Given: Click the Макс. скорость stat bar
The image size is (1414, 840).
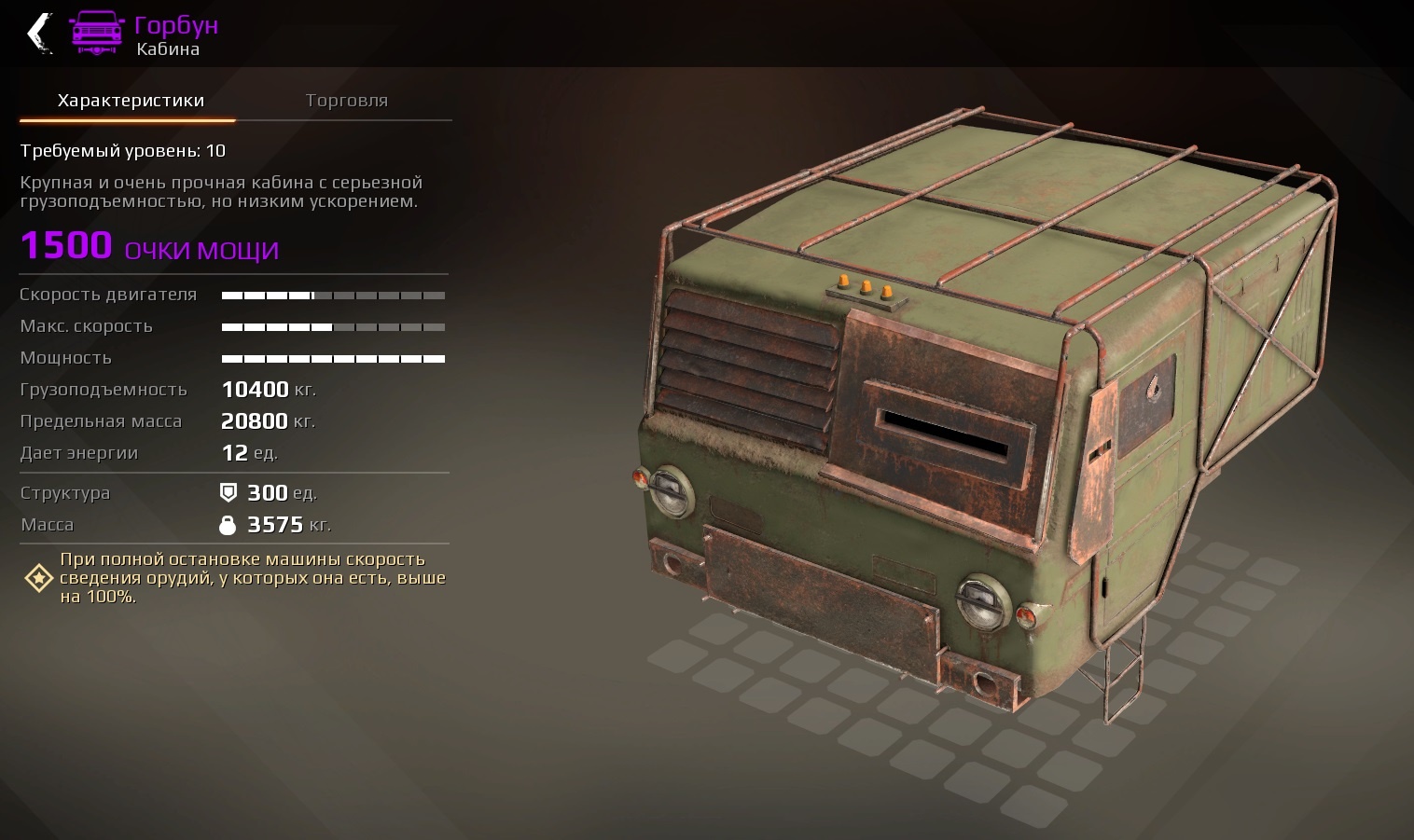Looking at the screenshot, I should click(x=333, y=326).
